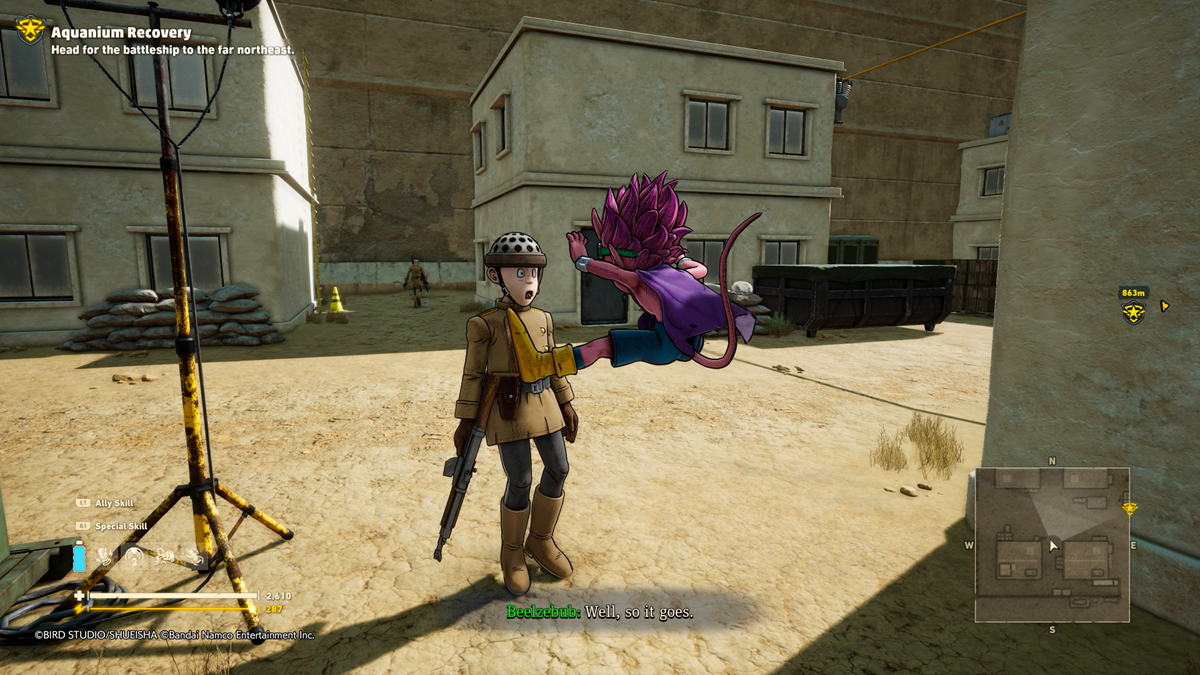
Task: Click the star quest emblem beside Aquanium Recovery
Action: pos(30,30)
